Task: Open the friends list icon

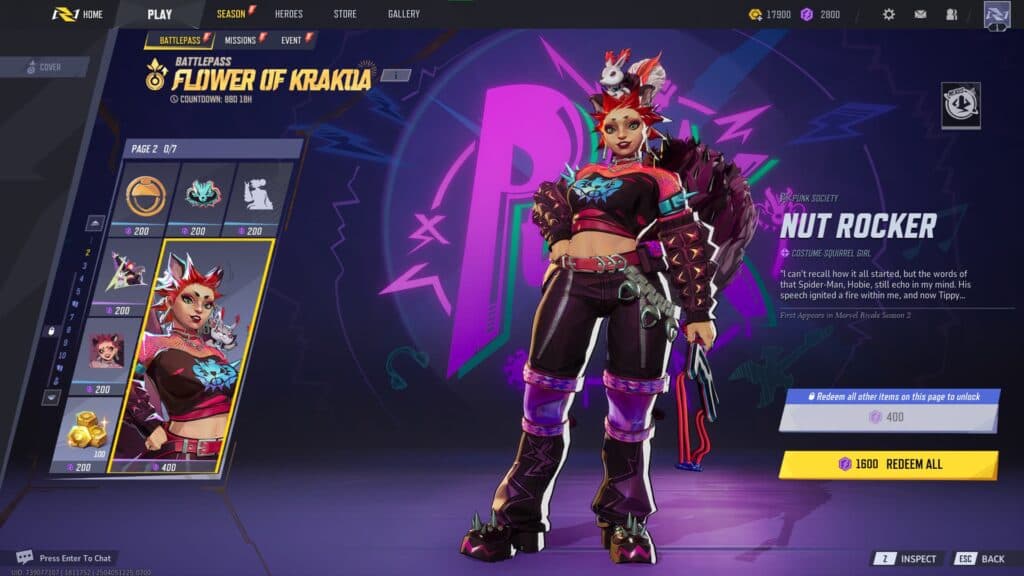Action: (951, 14)
